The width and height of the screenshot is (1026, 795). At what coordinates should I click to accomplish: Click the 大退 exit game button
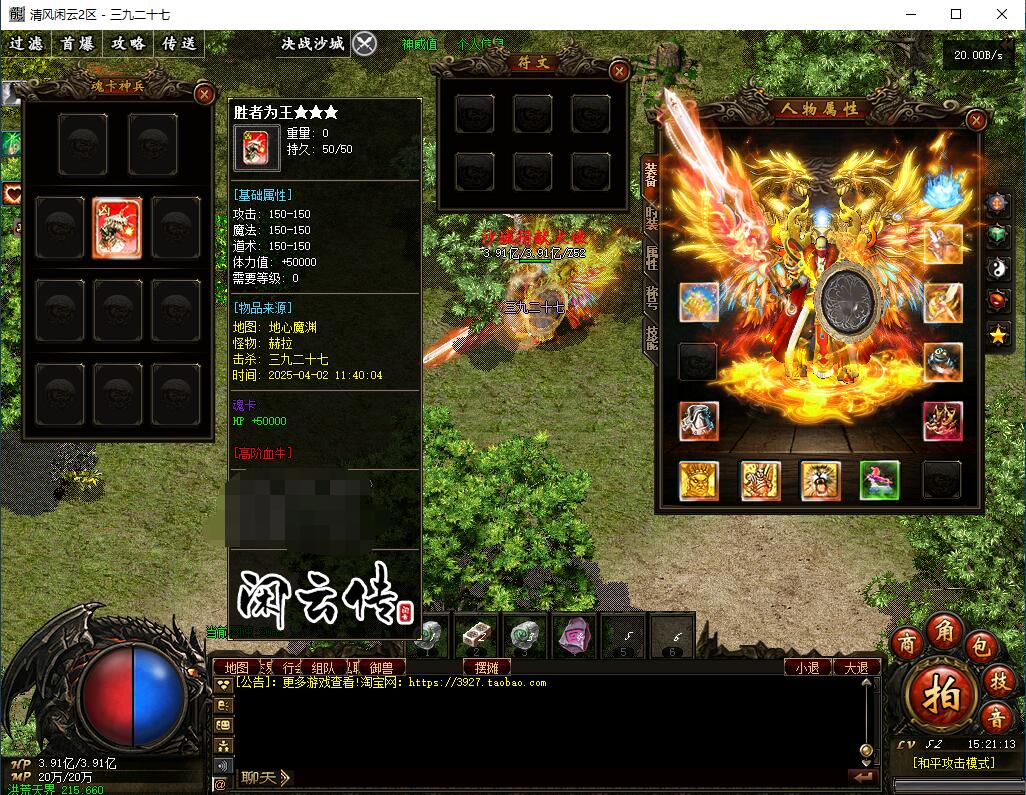click(857, 667)
